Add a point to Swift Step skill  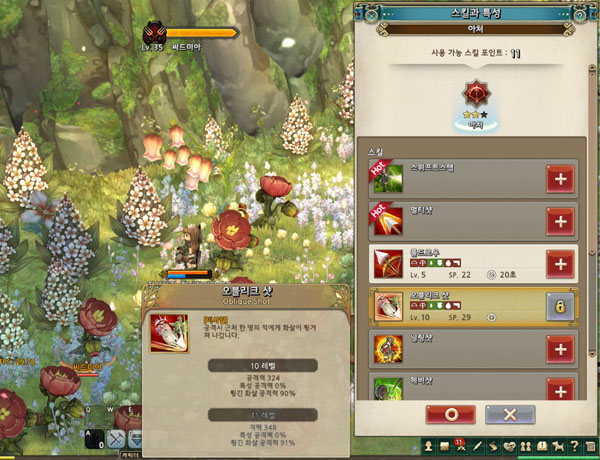click(x=560, y=178)
